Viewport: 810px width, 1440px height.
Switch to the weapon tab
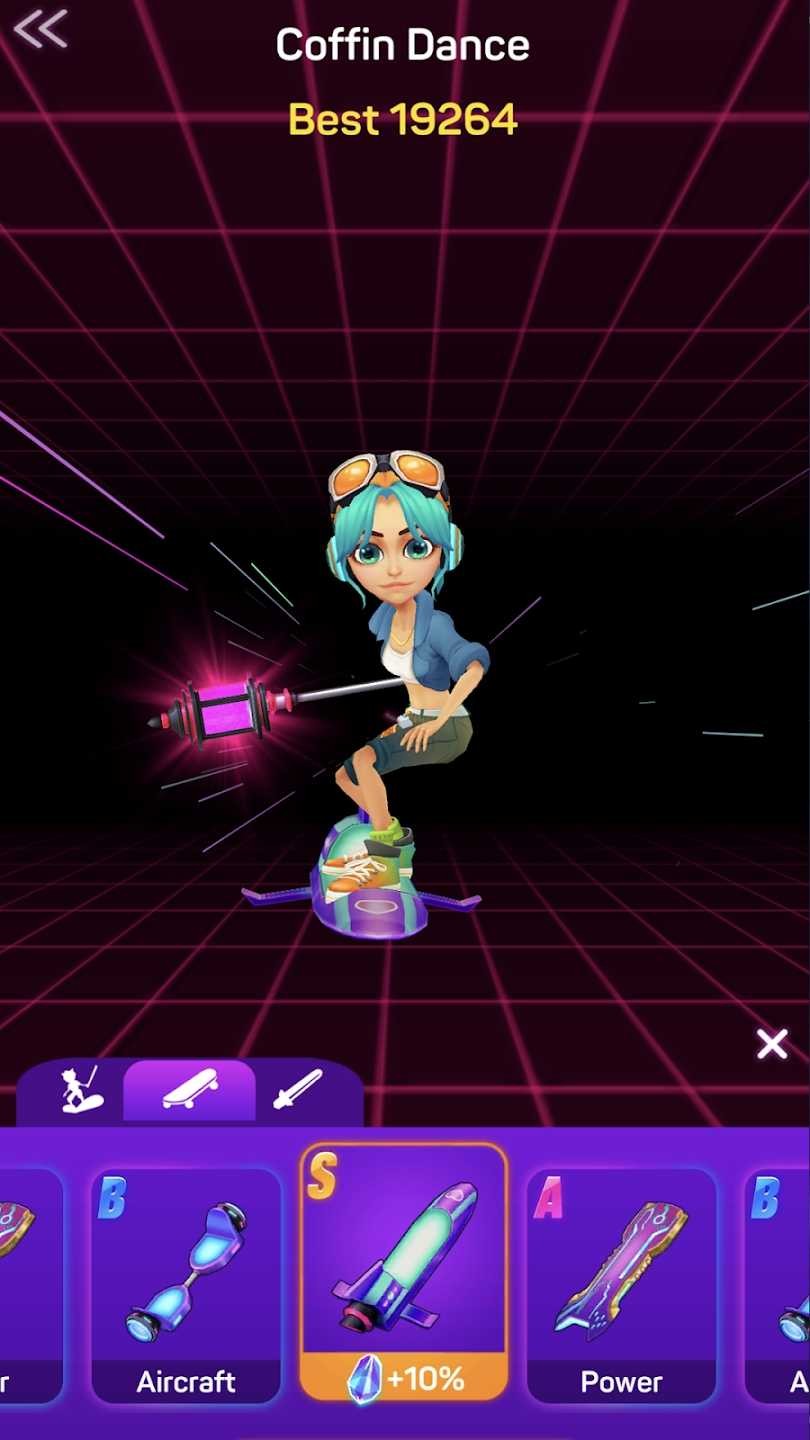tap(298, 1090)
